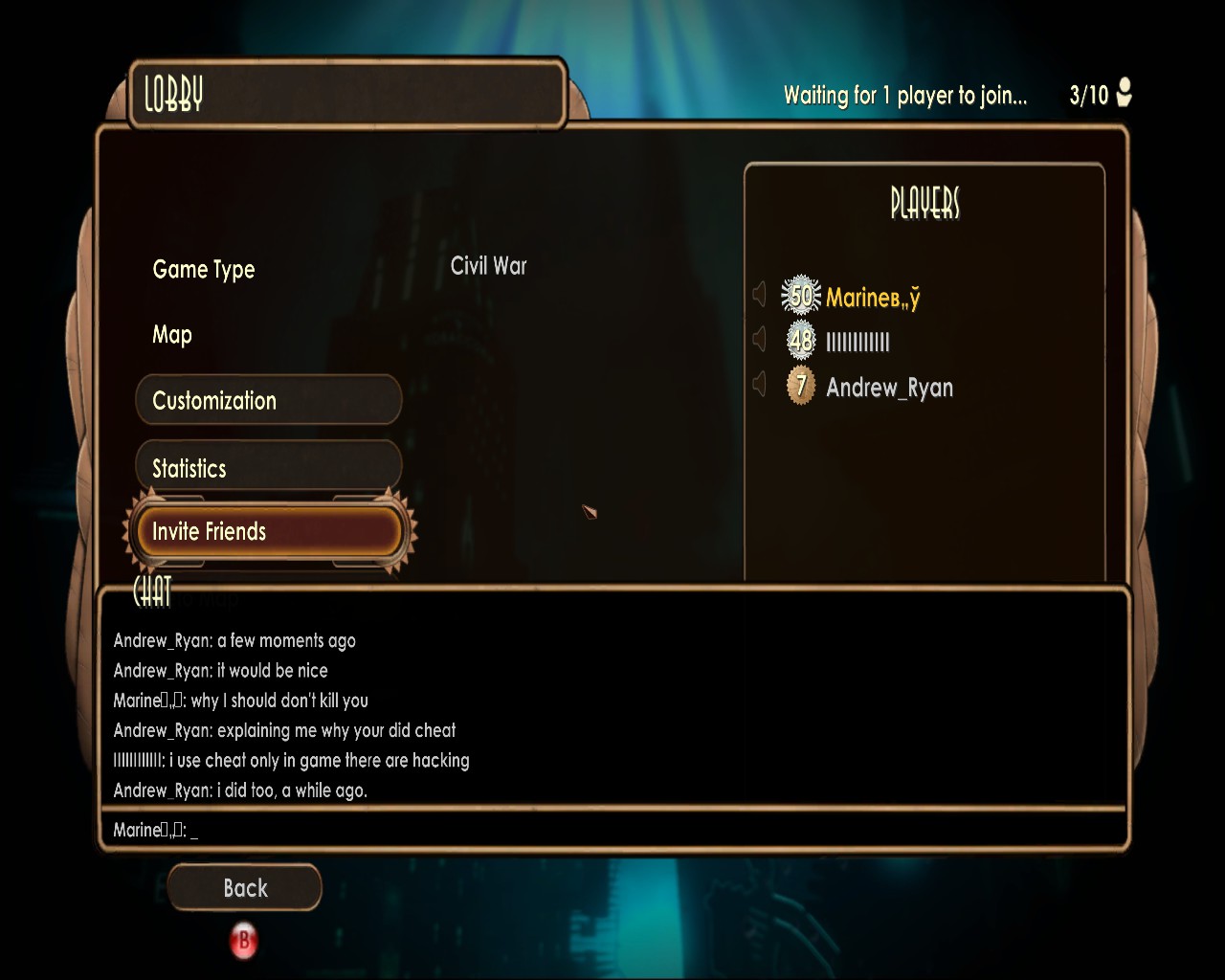
Task: Click the red B controller button icon
Action: 244,941
